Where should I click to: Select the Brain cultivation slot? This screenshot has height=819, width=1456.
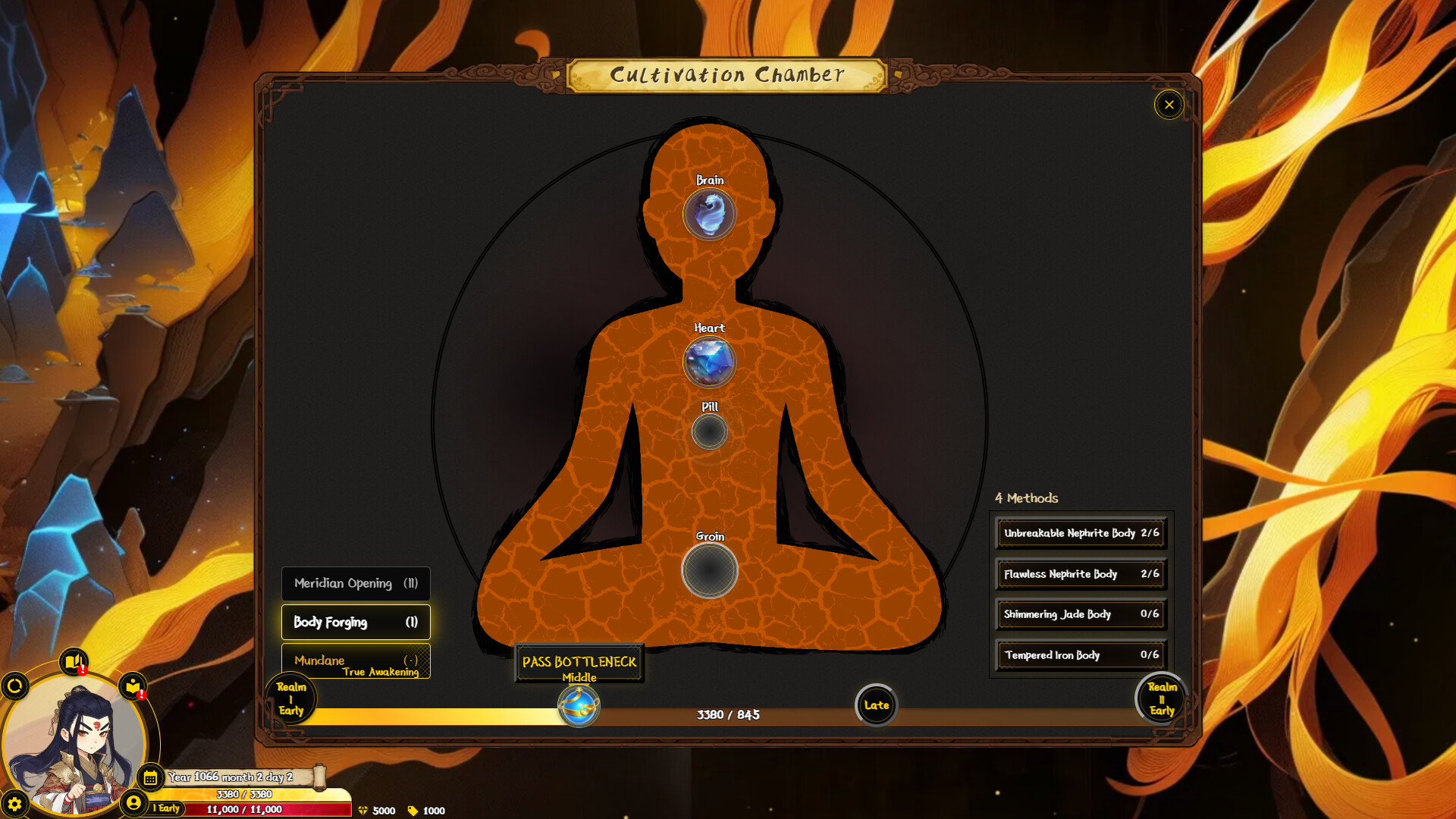pos(709,214)
